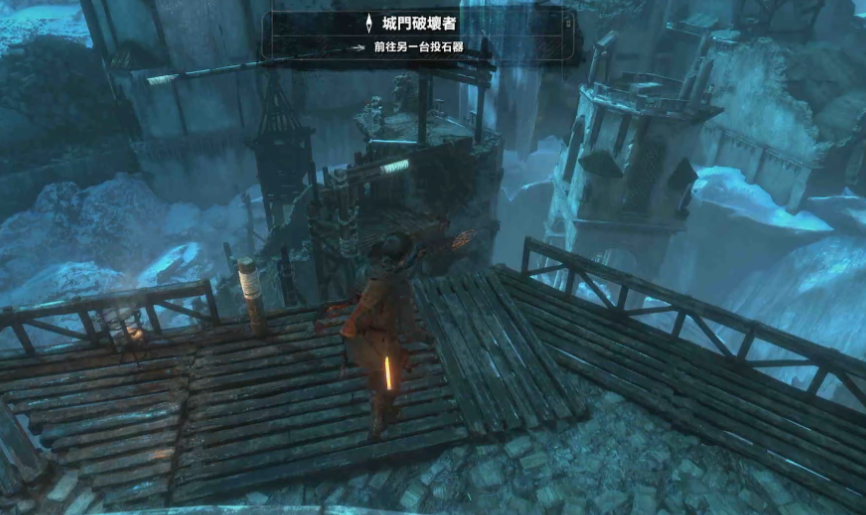866x515 pixels.
Task: Click the 城門破壞者 objective tracker banner
Action: (421, 33)
